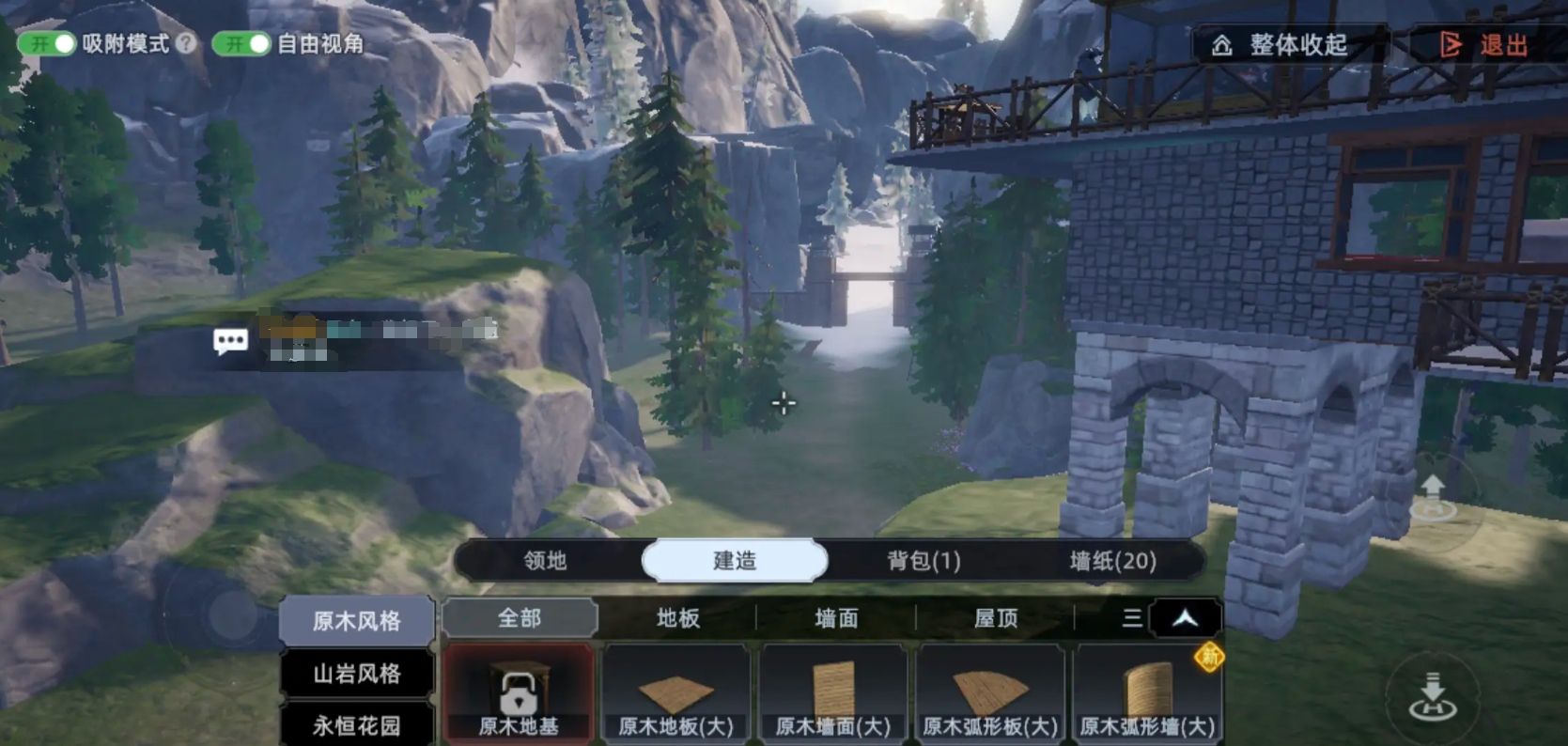Filter parts by 墙面 wall

pos(836,618)
